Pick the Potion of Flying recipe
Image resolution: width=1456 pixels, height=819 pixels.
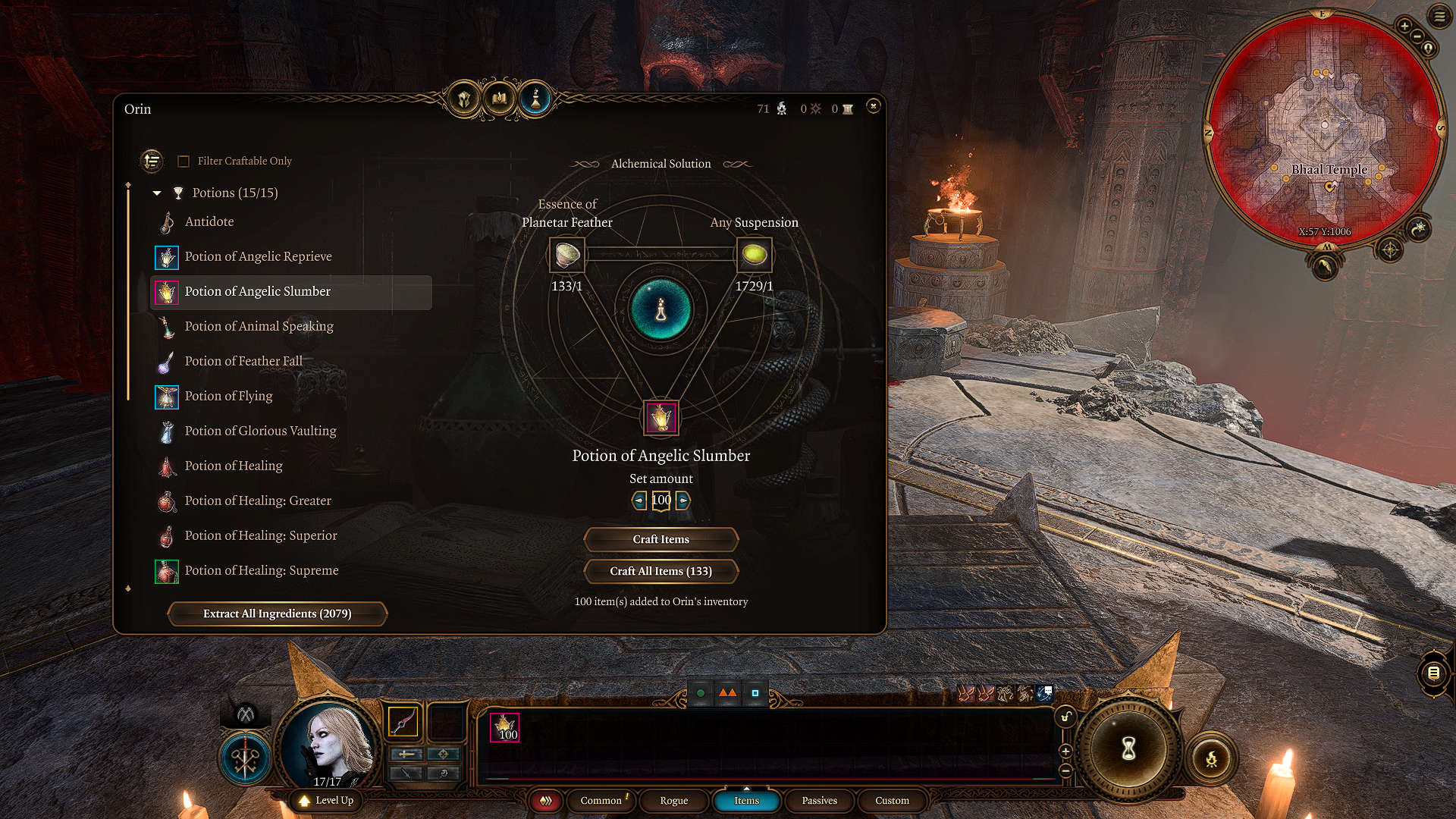(228, 396)
